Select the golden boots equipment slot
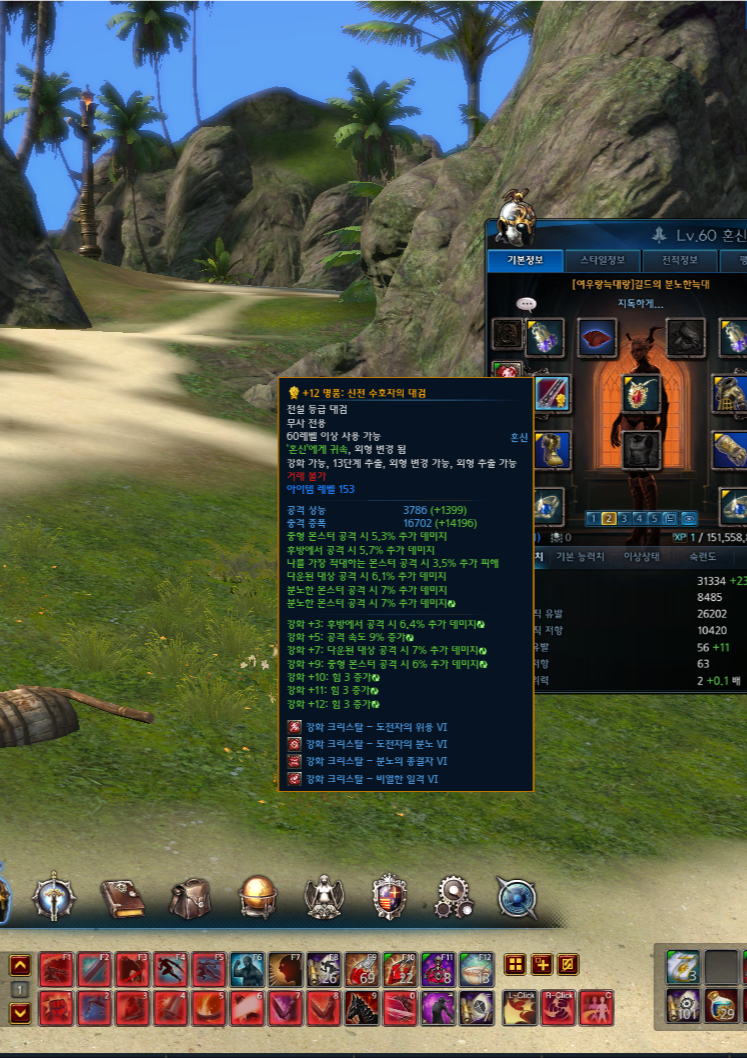This screenshot has height=1058, width=747. 552,450
